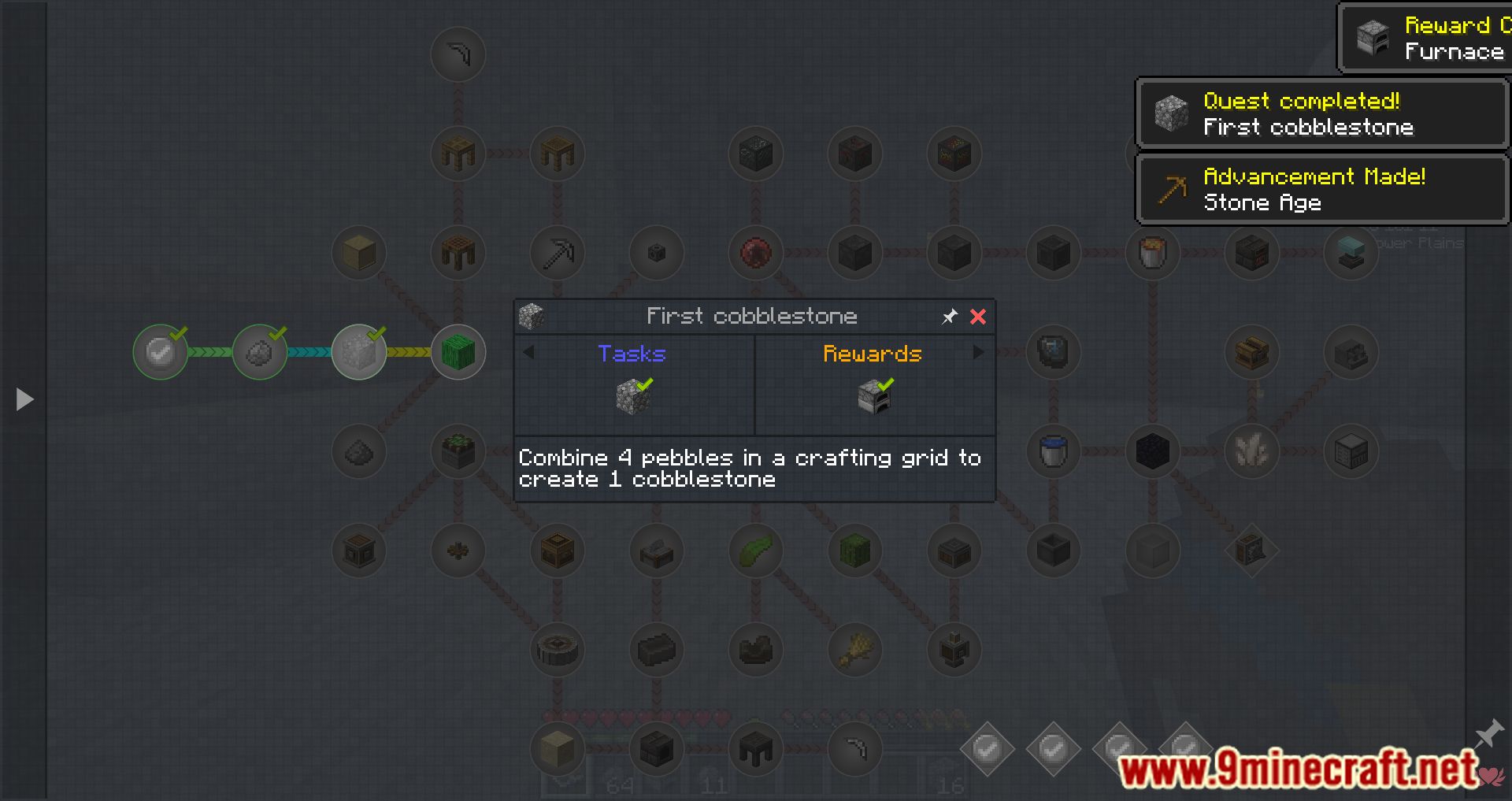Close the First cobblestone quest window

click(x=979, y=317)
